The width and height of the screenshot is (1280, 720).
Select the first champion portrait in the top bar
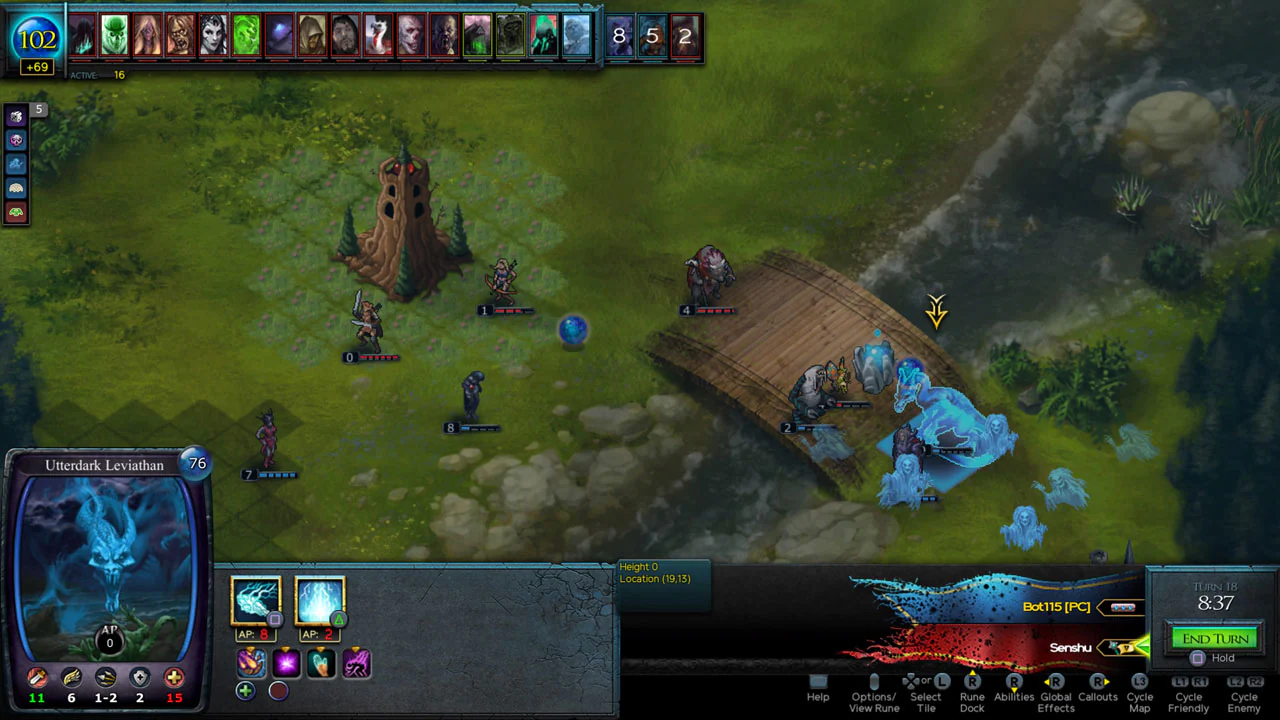[x=82, y=36]
